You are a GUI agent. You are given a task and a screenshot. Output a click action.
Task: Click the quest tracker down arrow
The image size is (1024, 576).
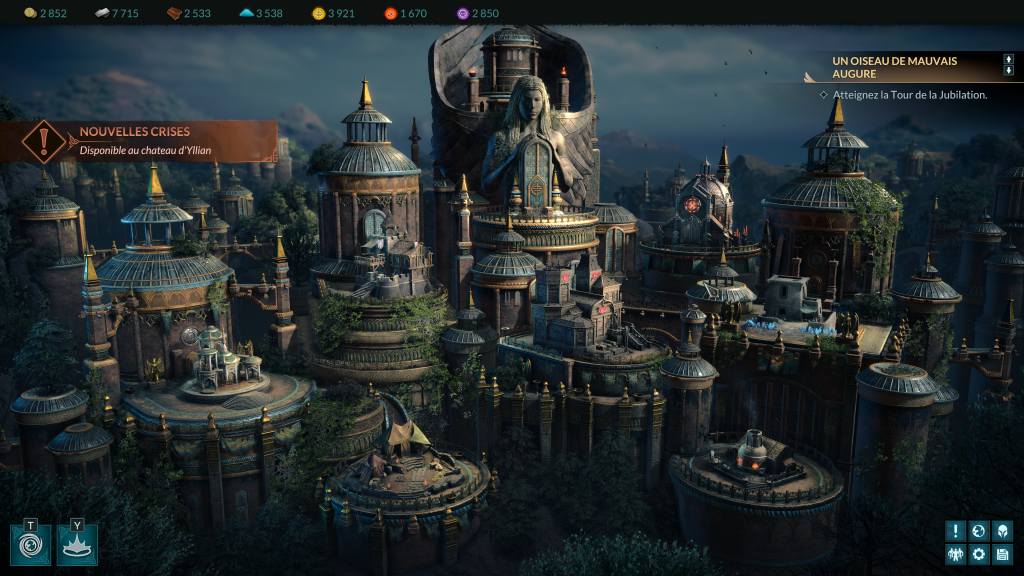click(1009, 71)
